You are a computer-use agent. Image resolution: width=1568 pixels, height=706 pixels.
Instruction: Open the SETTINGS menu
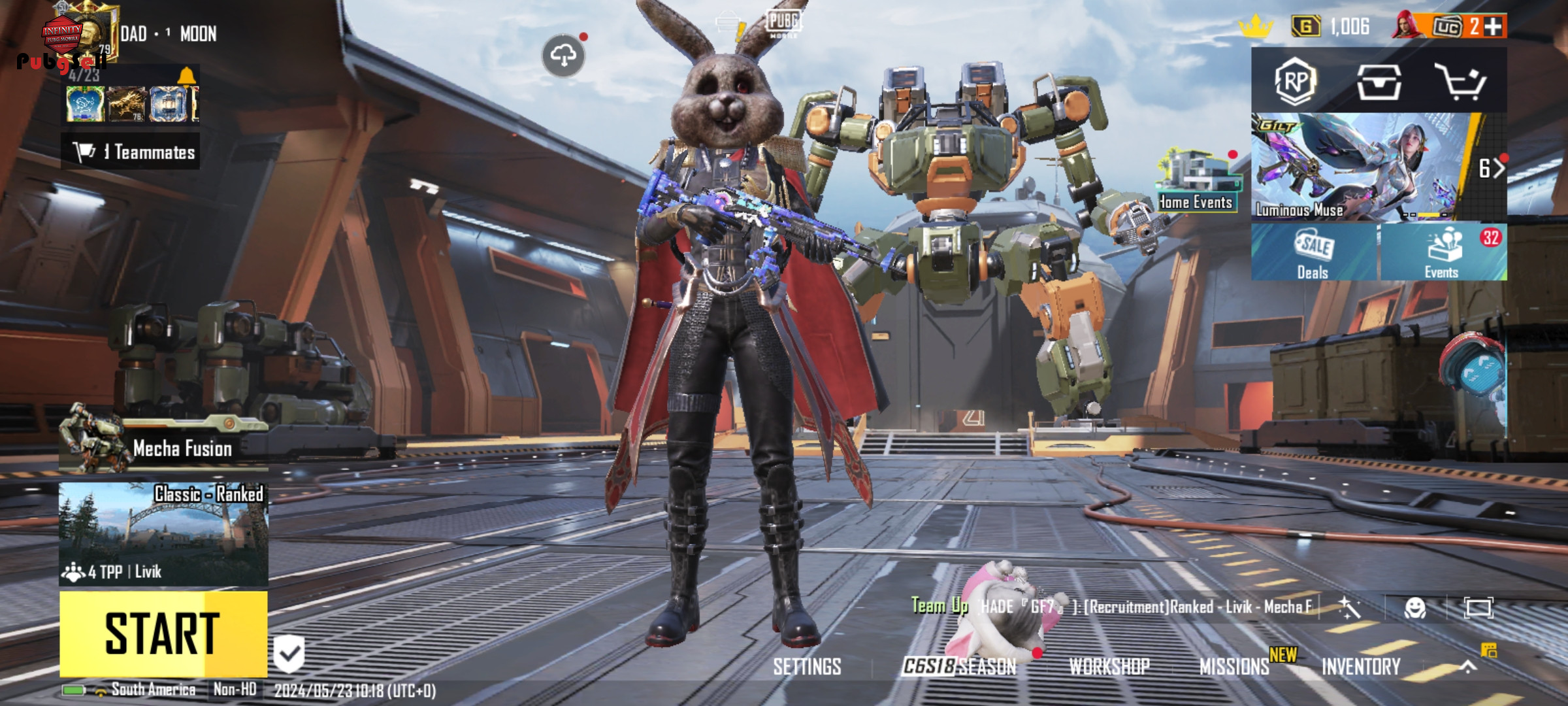tap(807, 667)
